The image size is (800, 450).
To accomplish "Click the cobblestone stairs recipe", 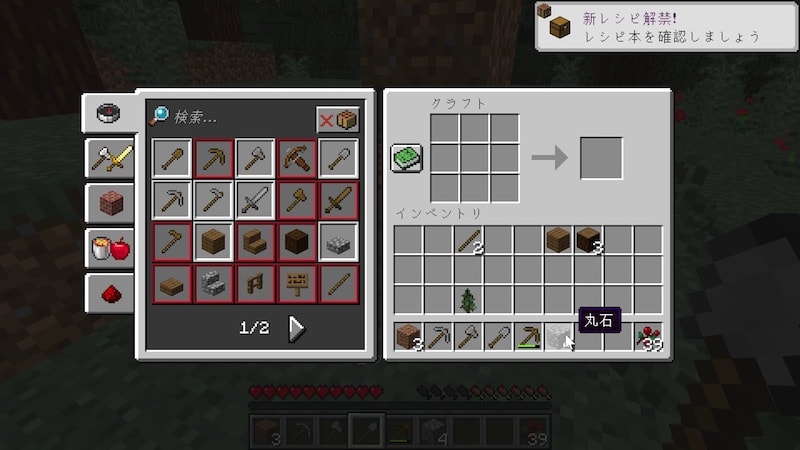I will pos(213,283).
